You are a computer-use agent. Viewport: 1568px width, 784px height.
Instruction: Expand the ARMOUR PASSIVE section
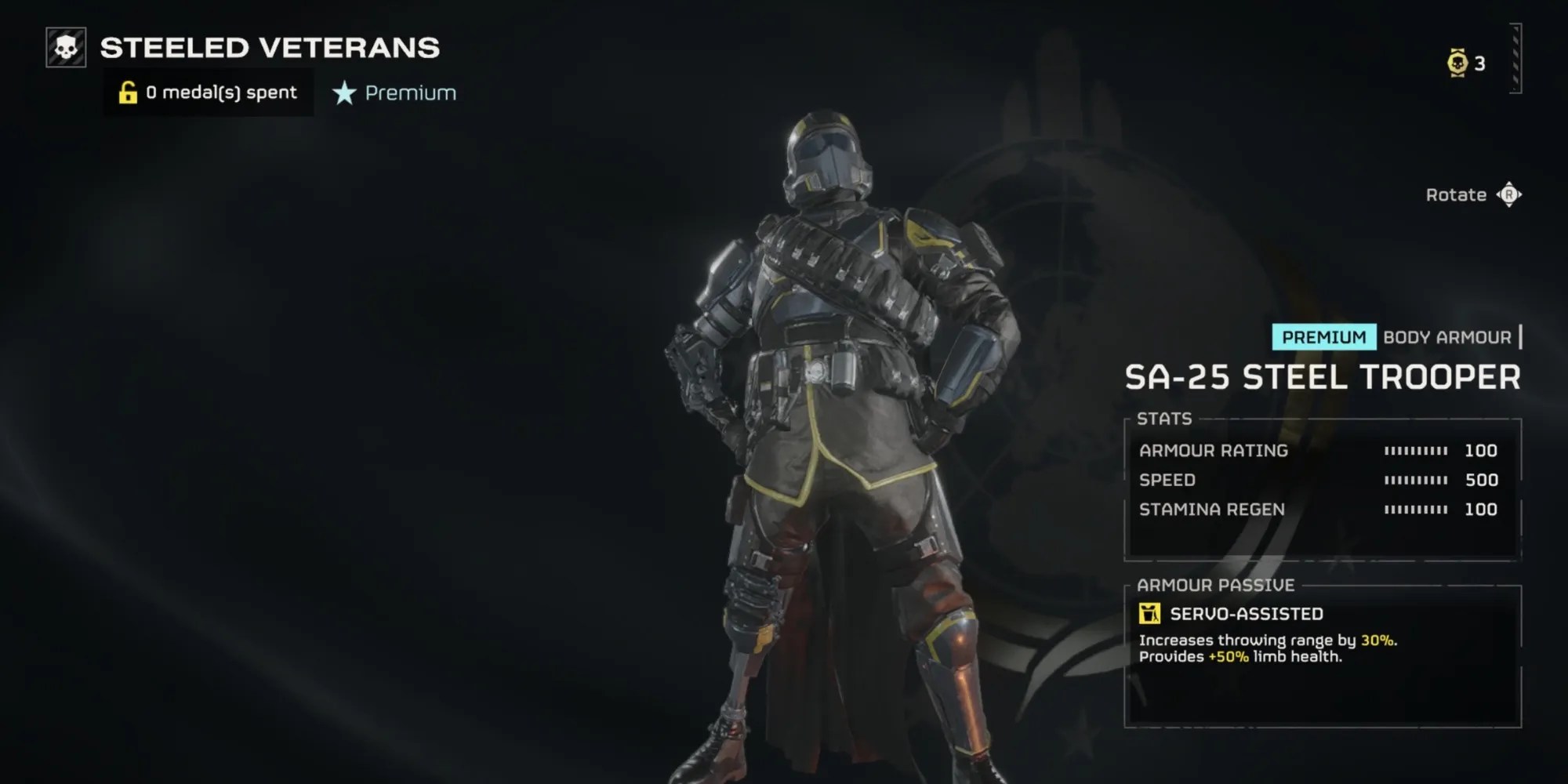(1216, 585)
